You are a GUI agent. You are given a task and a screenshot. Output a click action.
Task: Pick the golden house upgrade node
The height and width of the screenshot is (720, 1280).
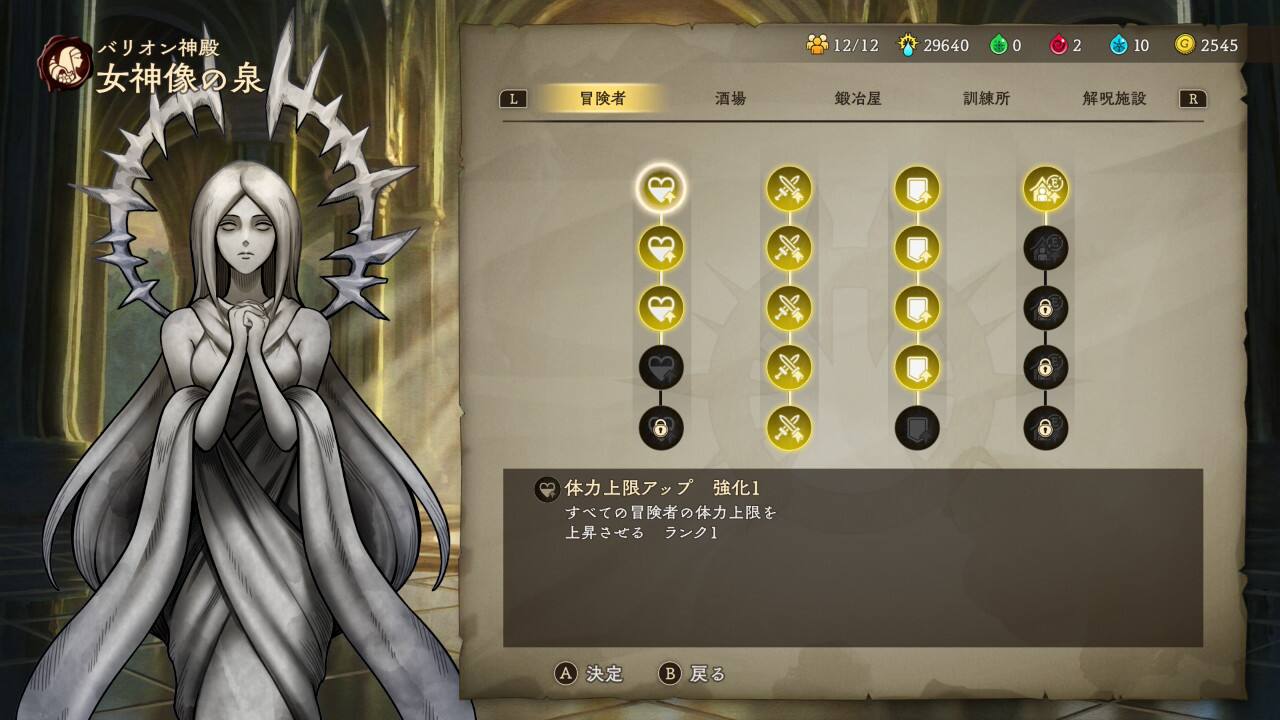click(x=1045, y=188)
